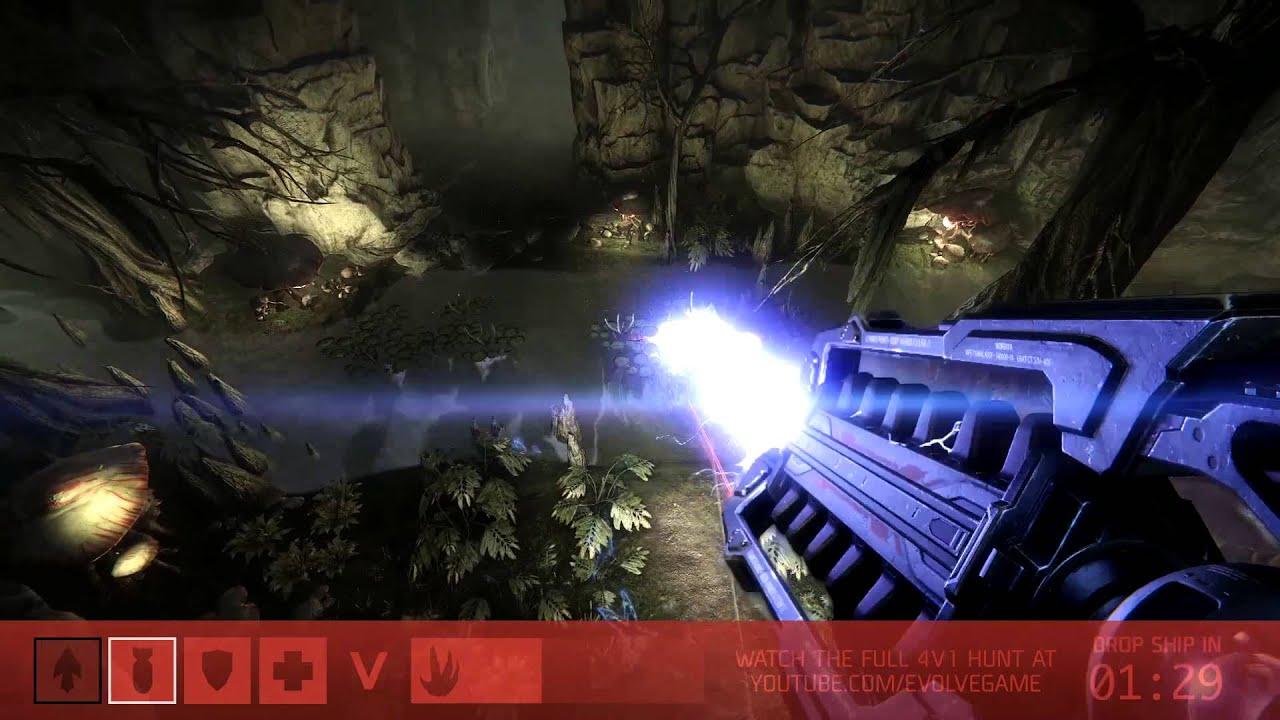The image size is (1280, 720).
Task: Select the monster claw icon
Action: [x=442, y=671]
